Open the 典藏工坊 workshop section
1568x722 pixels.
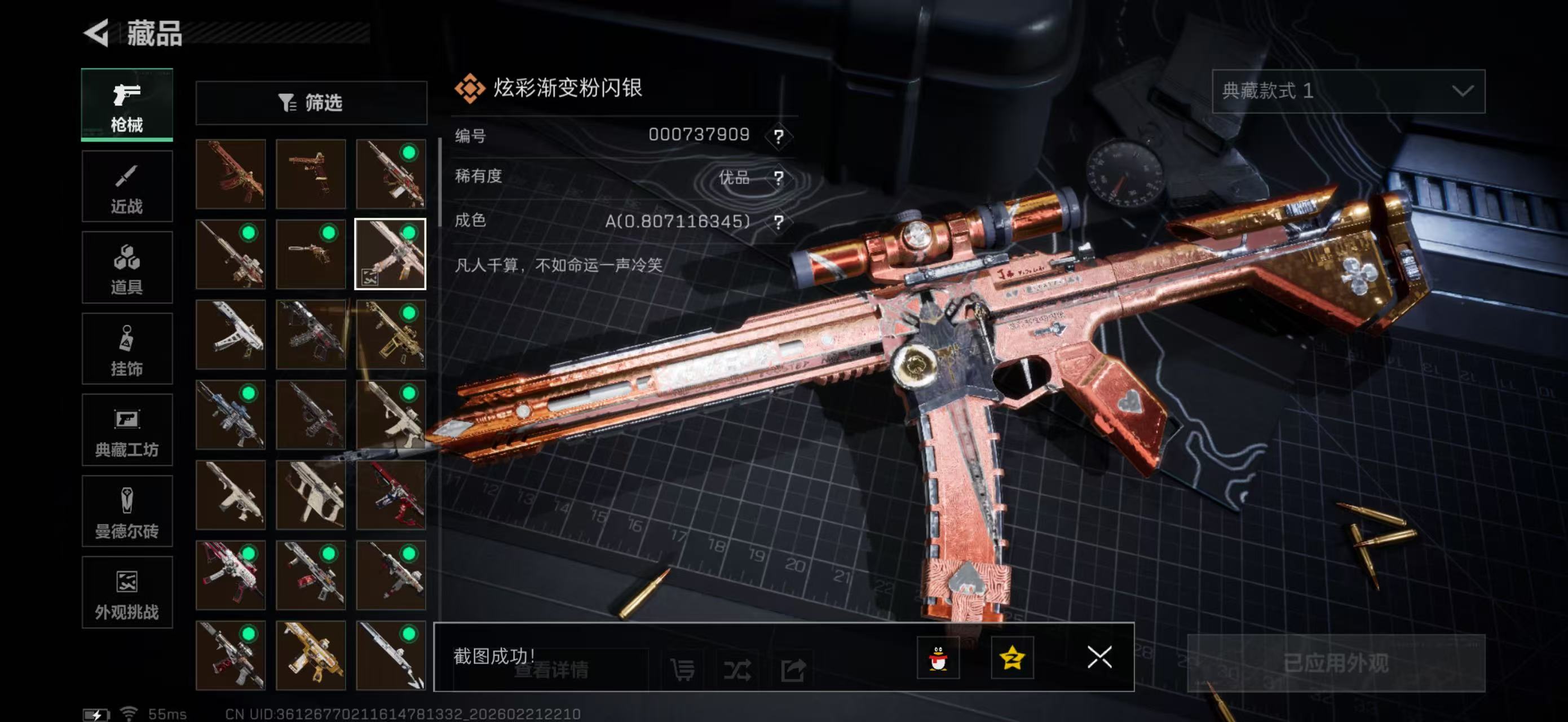[x=127, y=430]
